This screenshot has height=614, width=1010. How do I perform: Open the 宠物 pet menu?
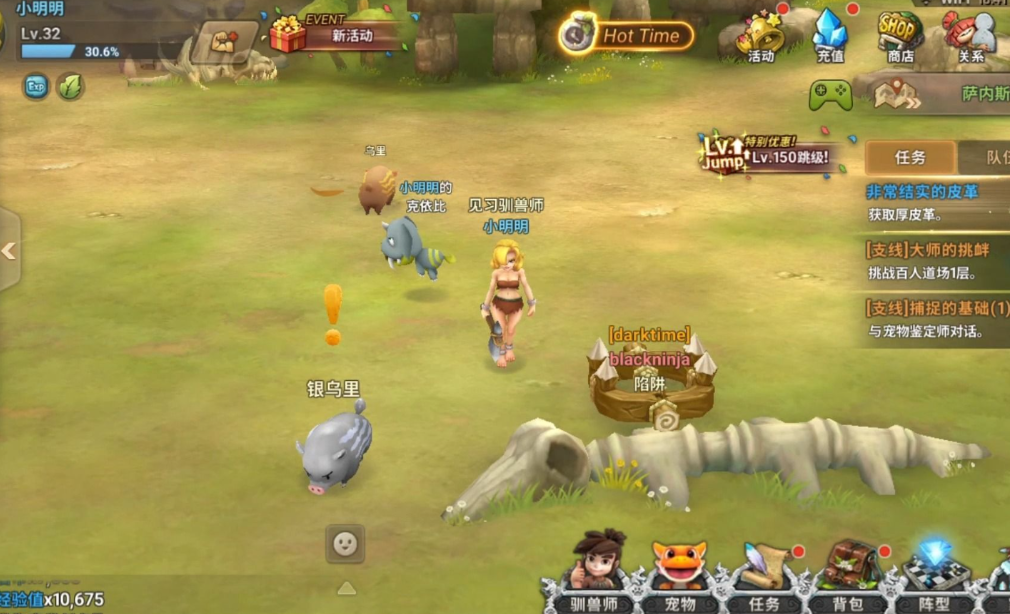pos(680,574)
